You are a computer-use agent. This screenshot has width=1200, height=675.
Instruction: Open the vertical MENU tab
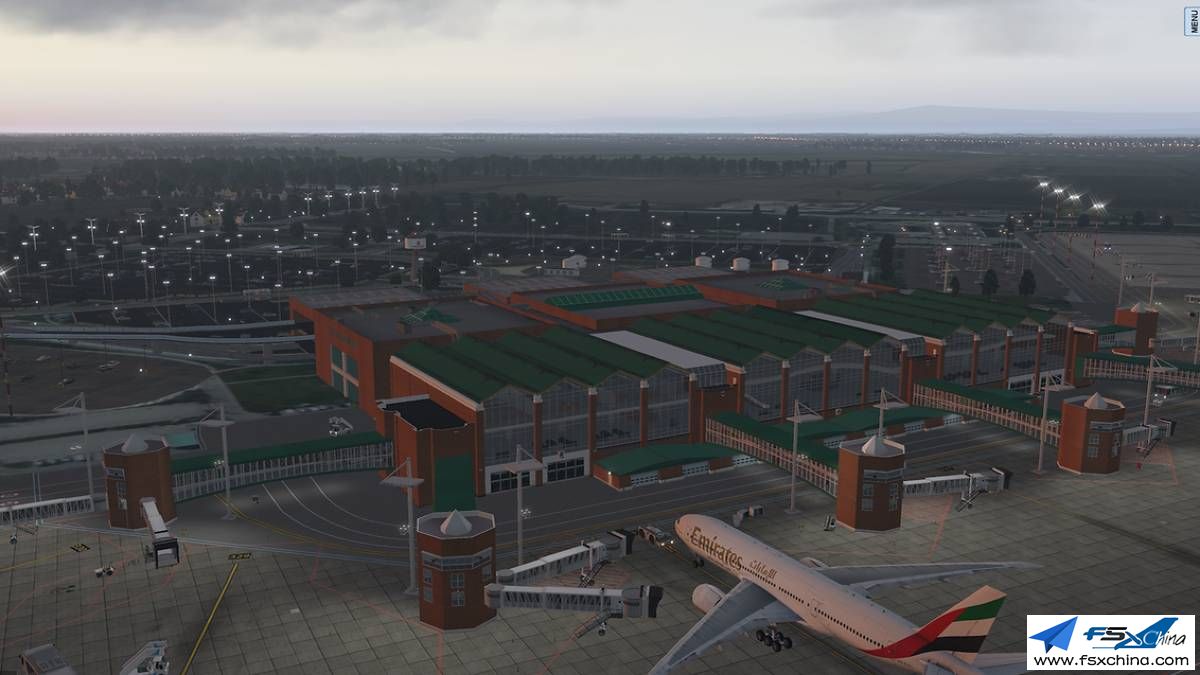pos(1192,19)
